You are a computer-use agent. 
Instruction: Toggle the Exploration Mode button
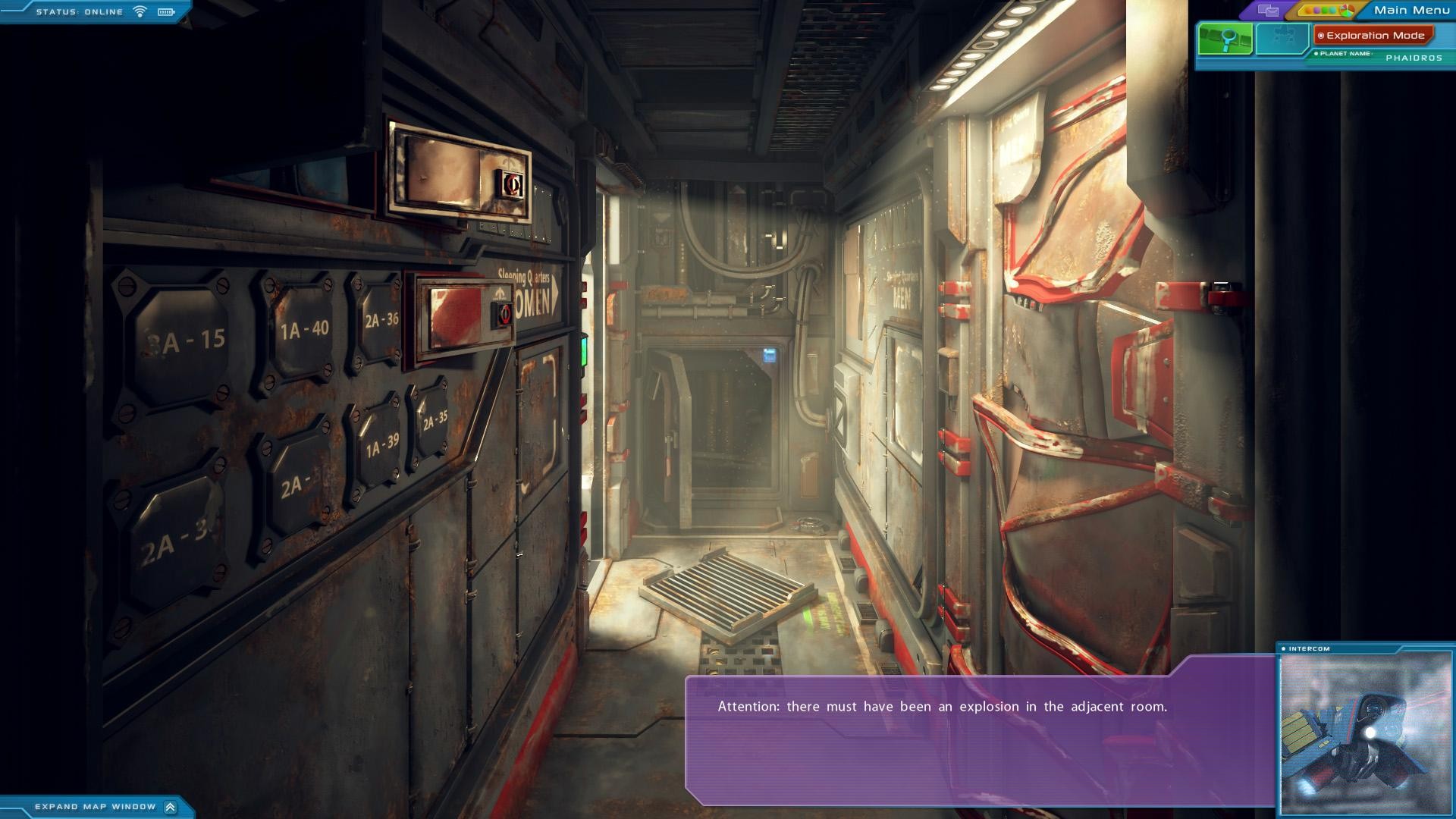tap(1373, 36)
